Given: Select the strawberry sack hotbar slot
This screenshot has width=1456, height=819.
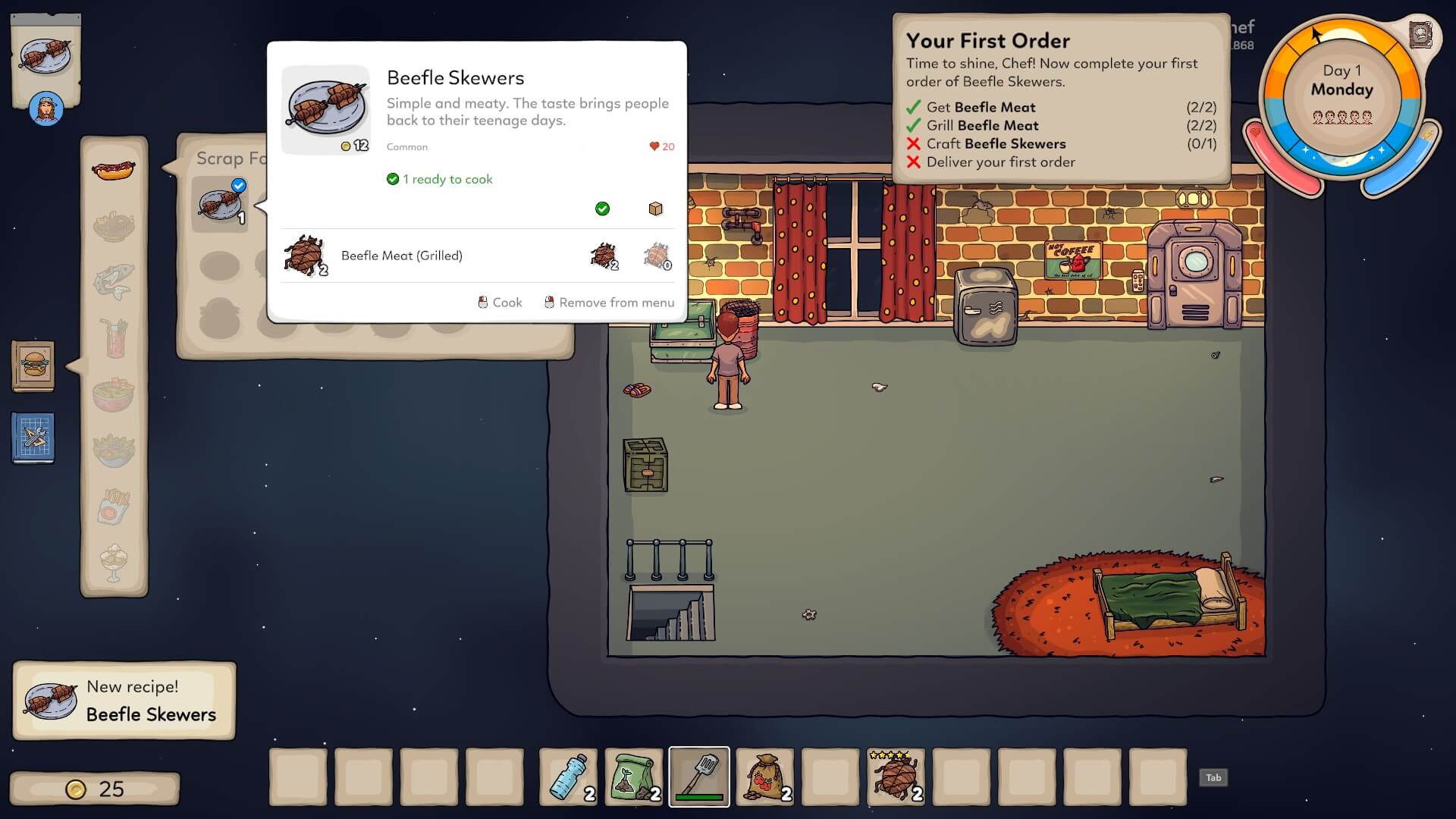Looking at the screenshot, I should pyautogui.click(x=765, y=777).
